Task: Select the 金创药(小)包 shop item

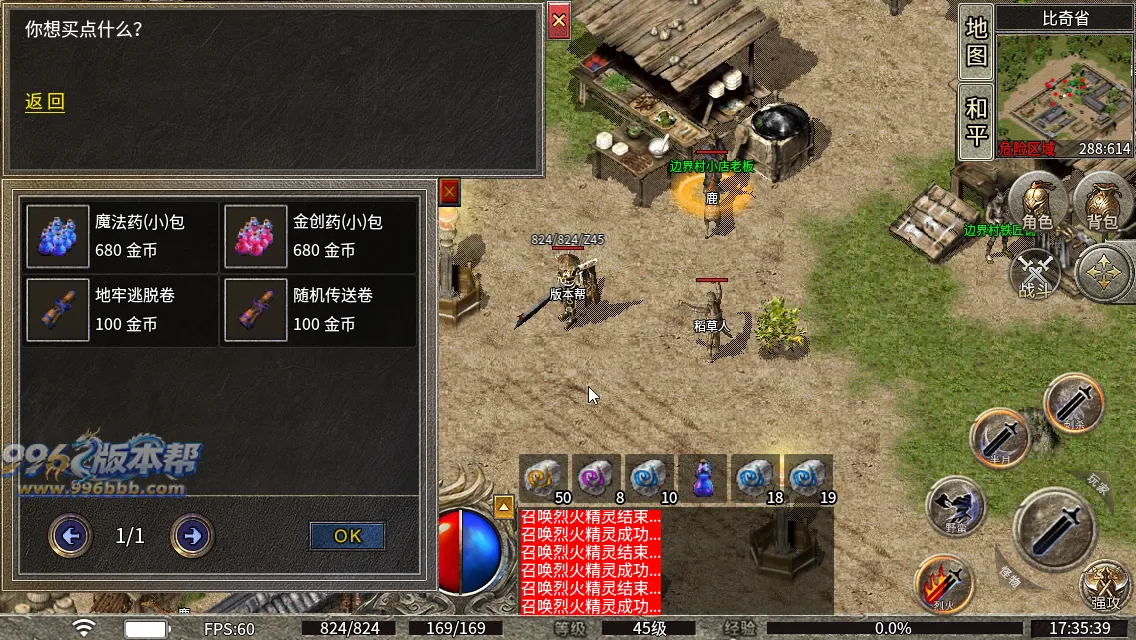Action: tap(319, 236)
